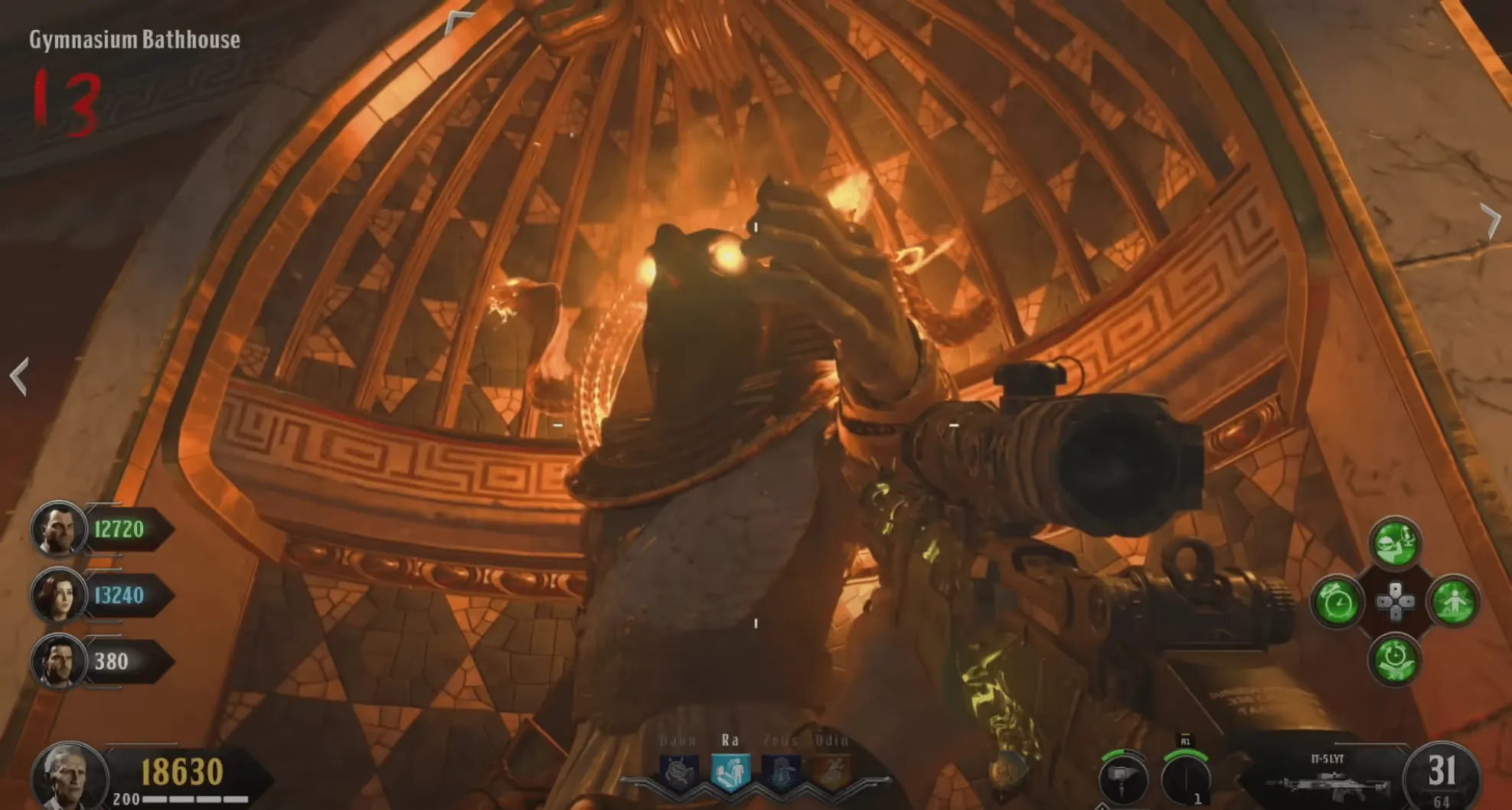
Task: Click the female teammate portrait with 13240 points
Action: (x=57, y=595)
